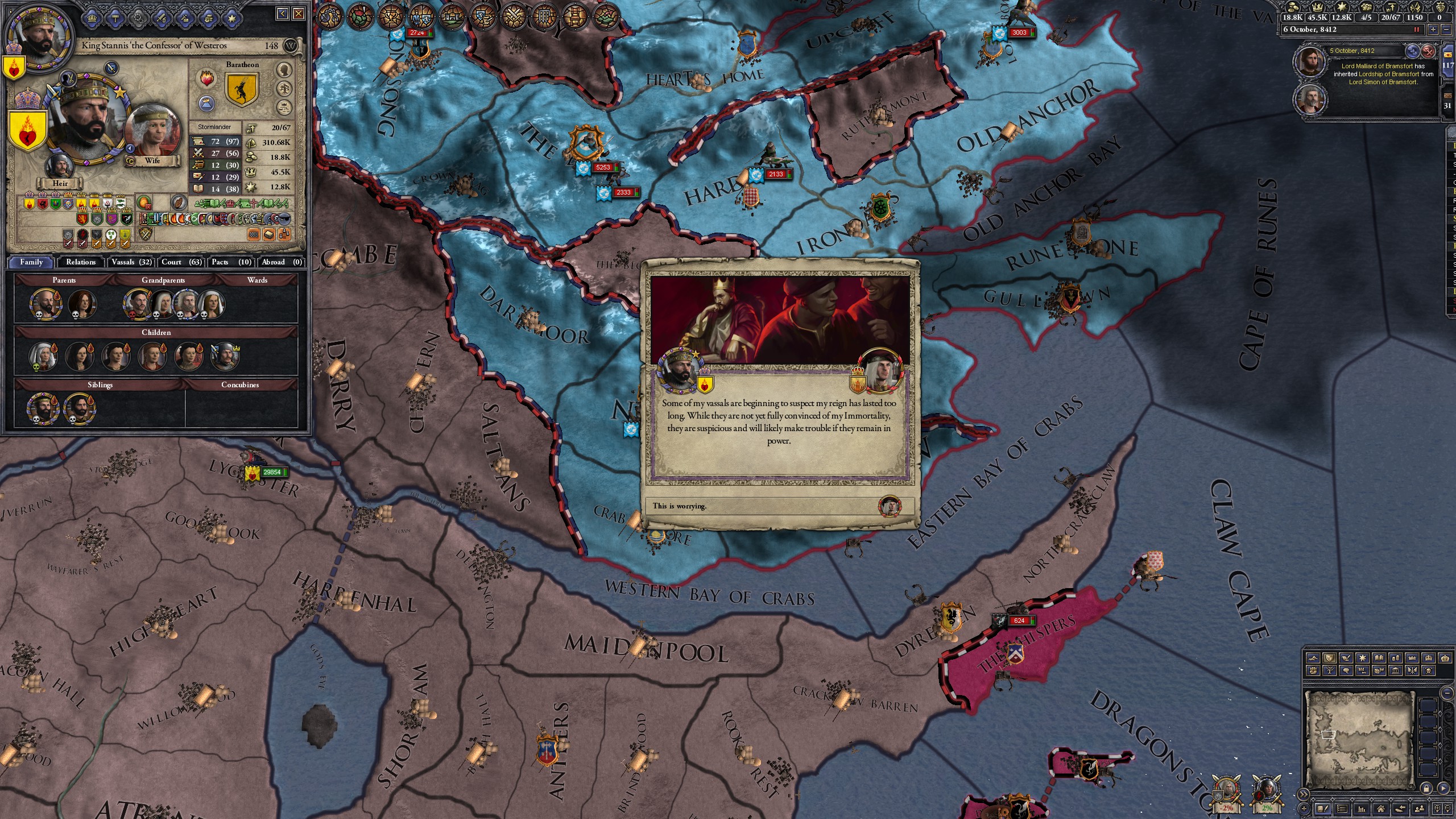This screenshot has height=819, width=1456.
Task: Go to home with the house button
Action: tap(1380, 809)
